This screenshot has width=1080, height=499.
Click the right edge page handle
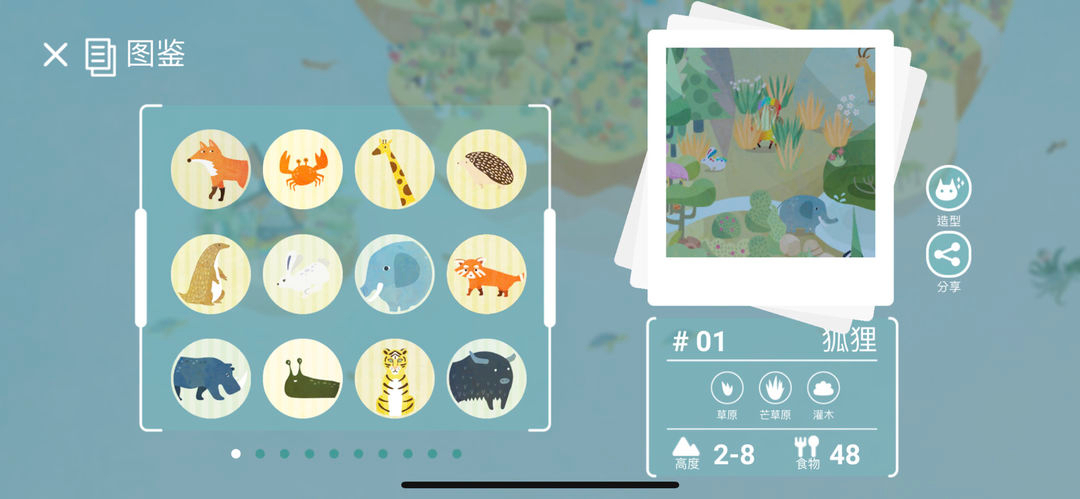[x=549, y=268]
